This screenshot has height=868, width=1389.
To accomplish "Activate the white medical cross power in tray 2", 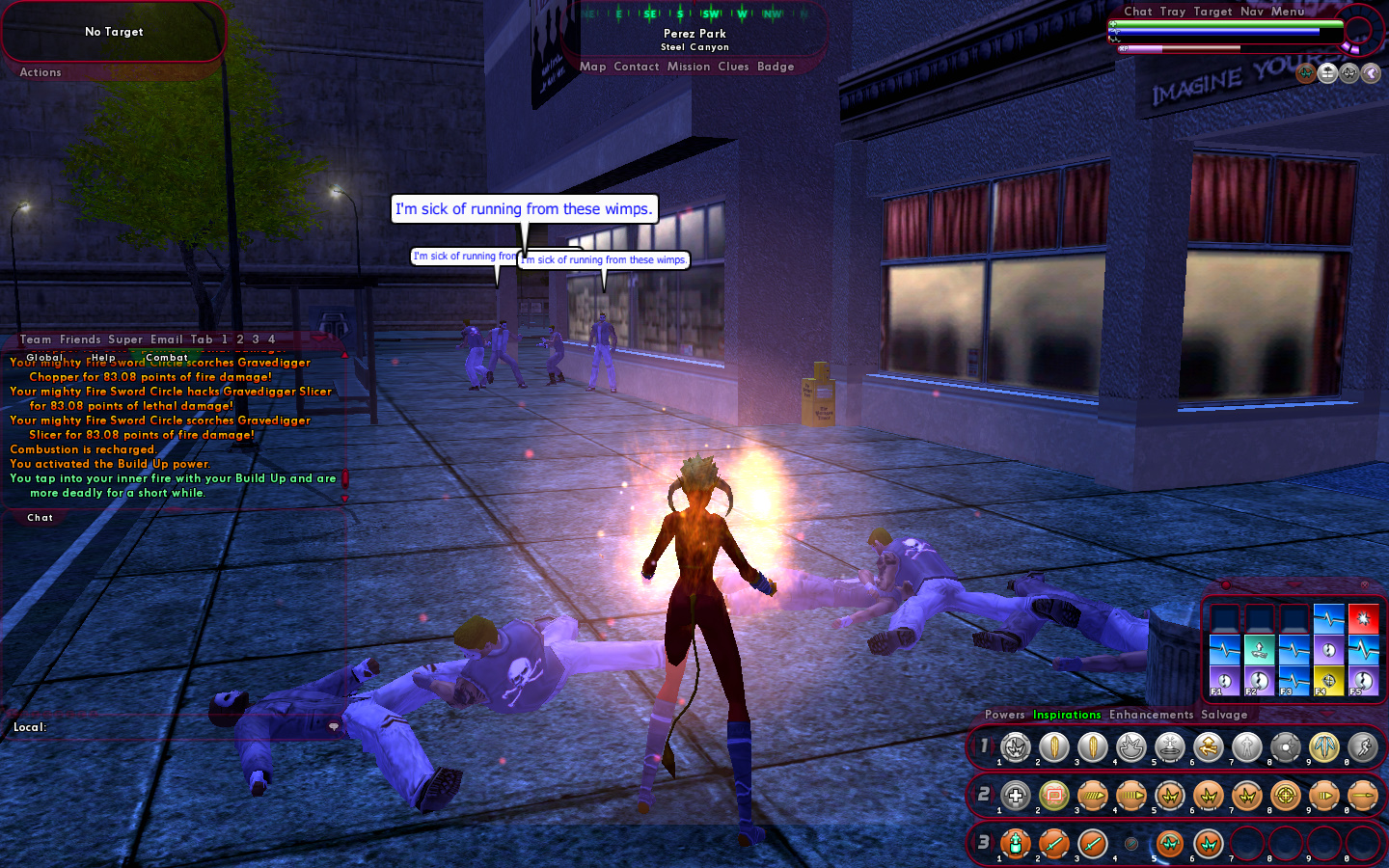I will coord(1015,796).
